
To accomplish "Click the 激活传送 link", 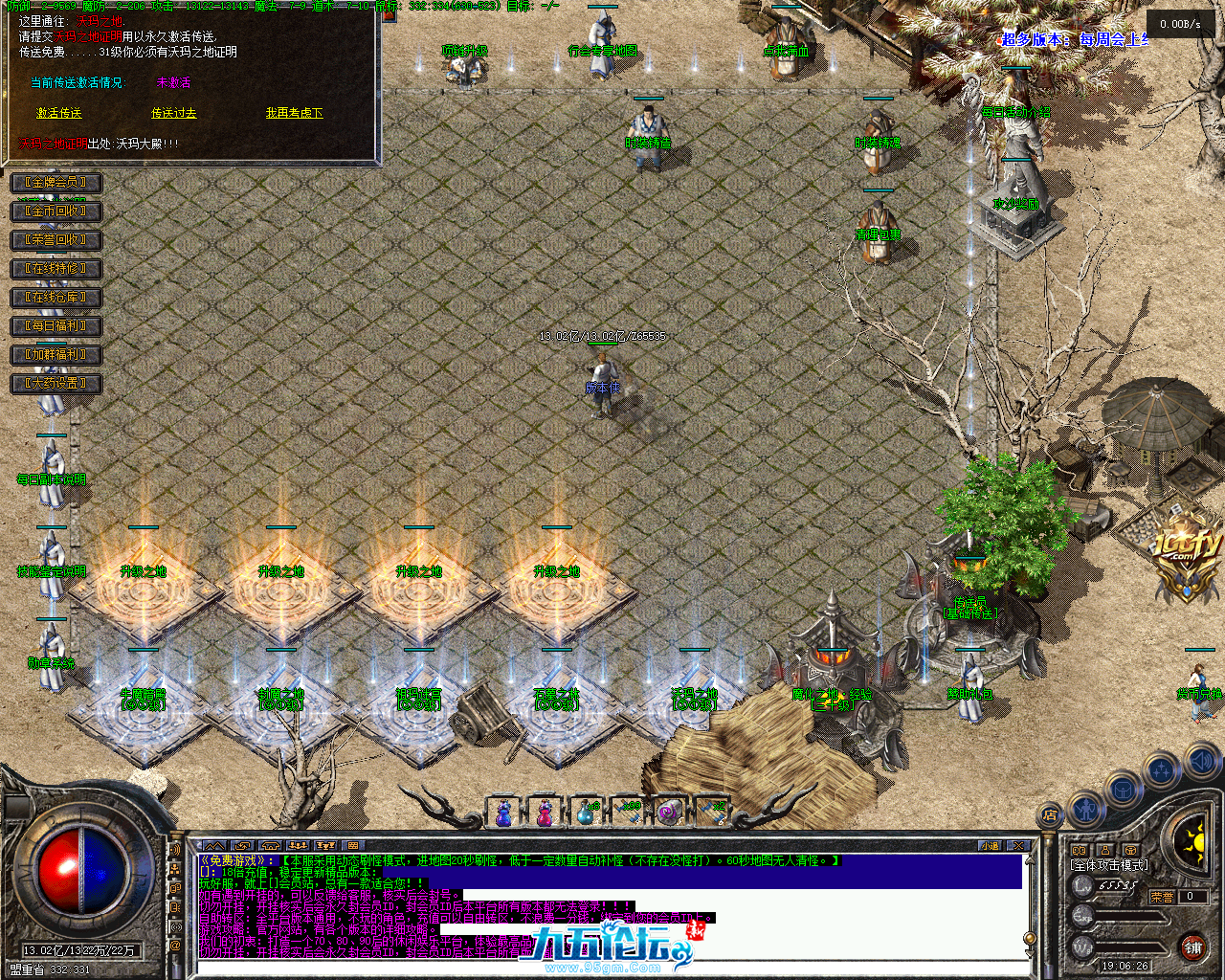I will (x=58, y=112).
